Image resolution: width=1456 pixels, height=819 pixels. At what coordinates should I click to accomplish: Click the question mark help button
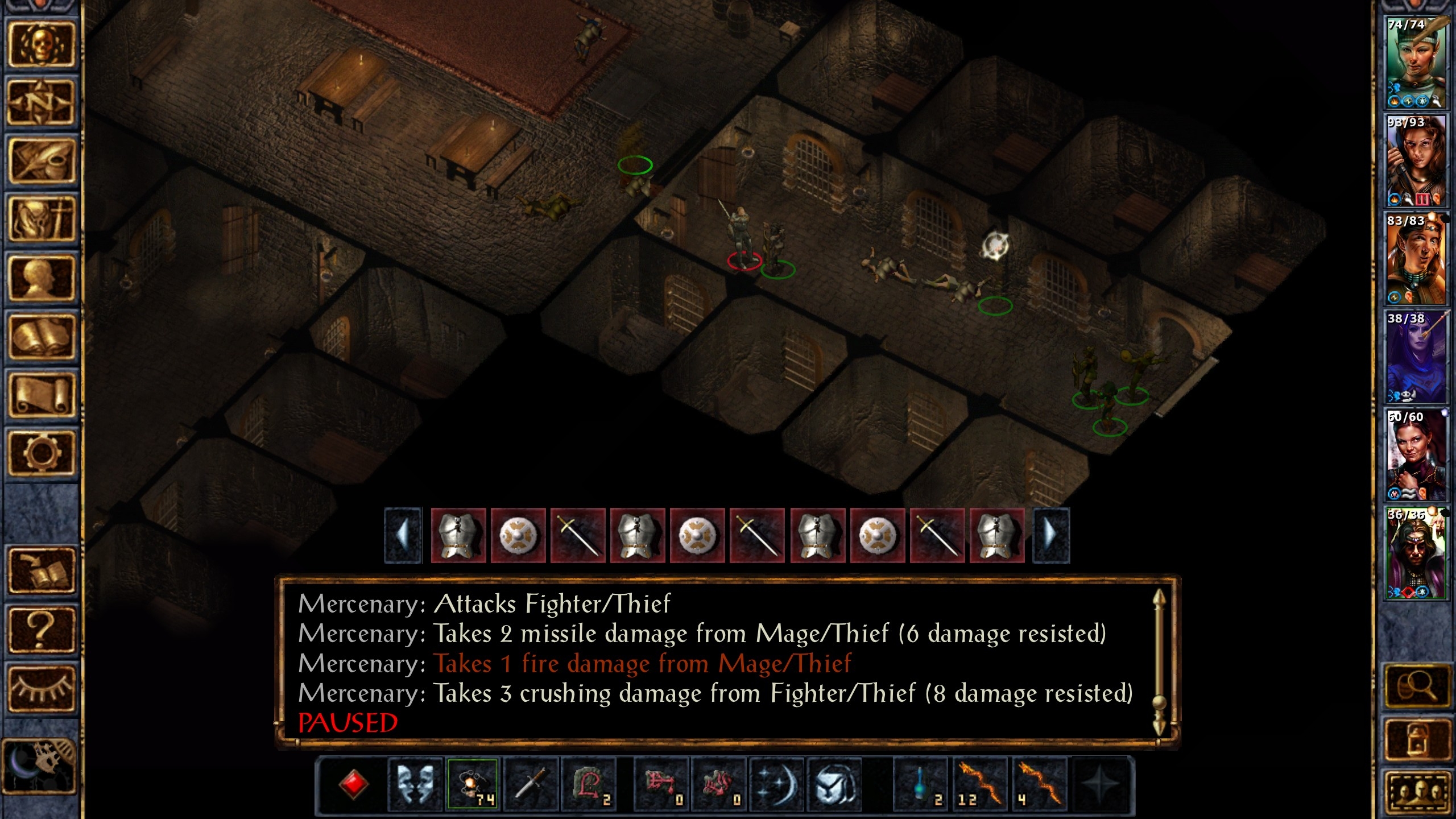tap(41, 630)
